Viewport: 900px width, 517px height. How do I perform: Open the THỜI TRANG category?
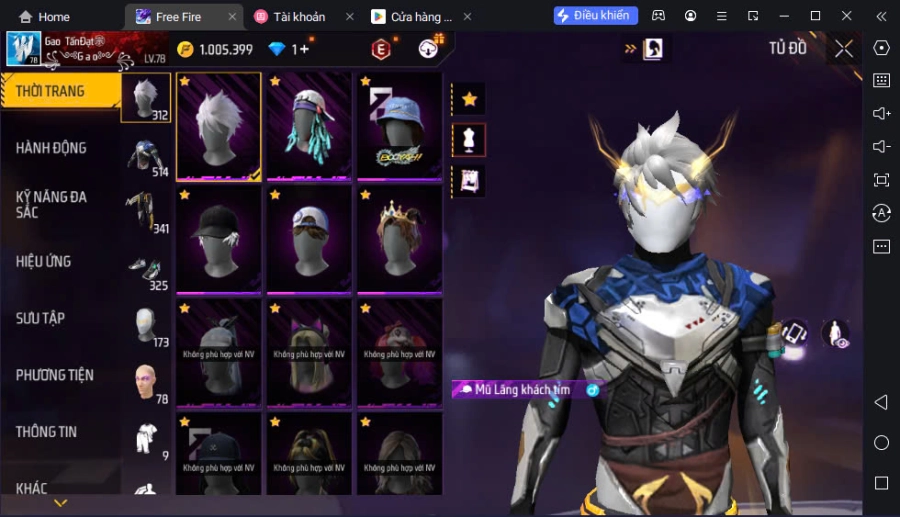50,91
